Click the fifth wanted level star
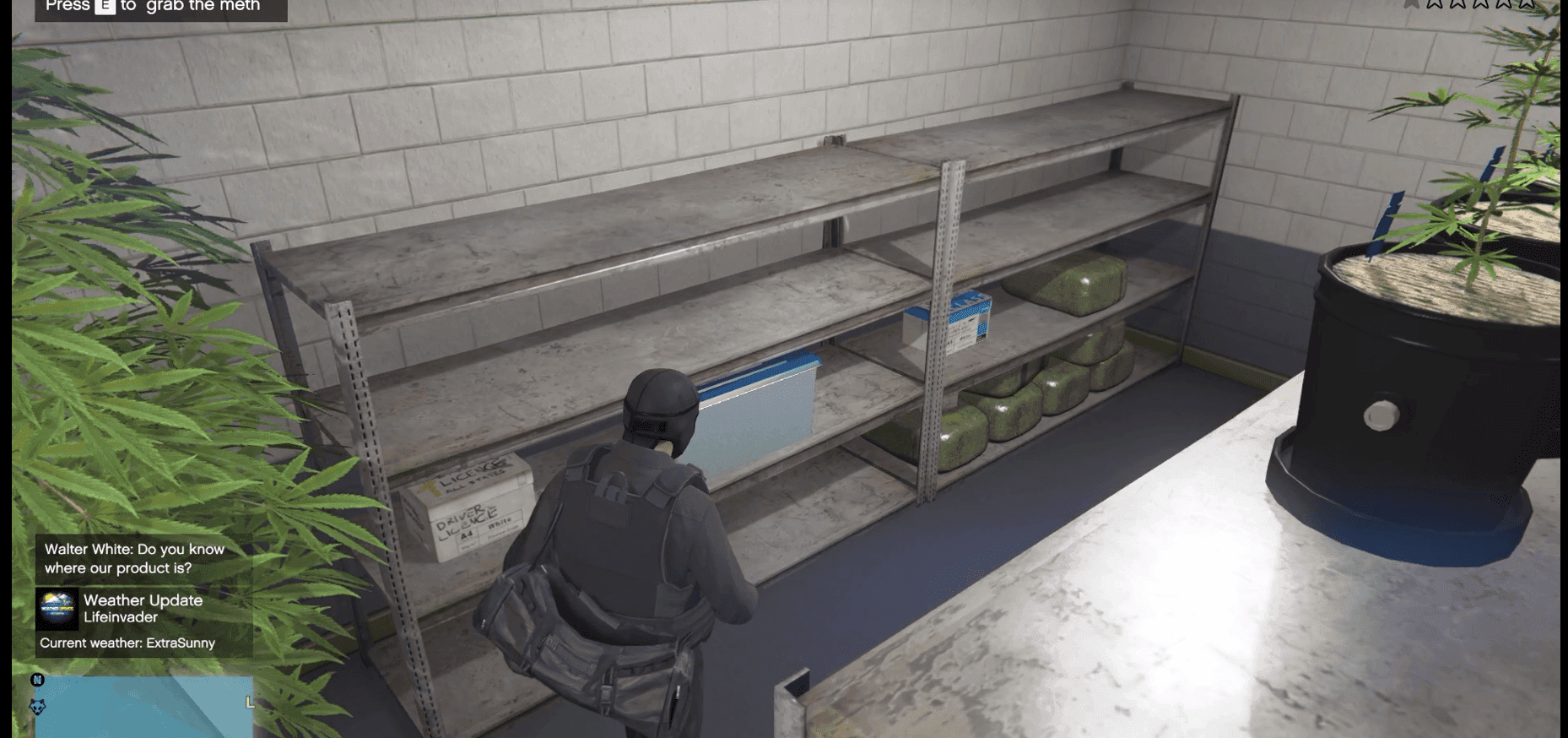This screenshot has height=738, width=1568. (1526, 5)
